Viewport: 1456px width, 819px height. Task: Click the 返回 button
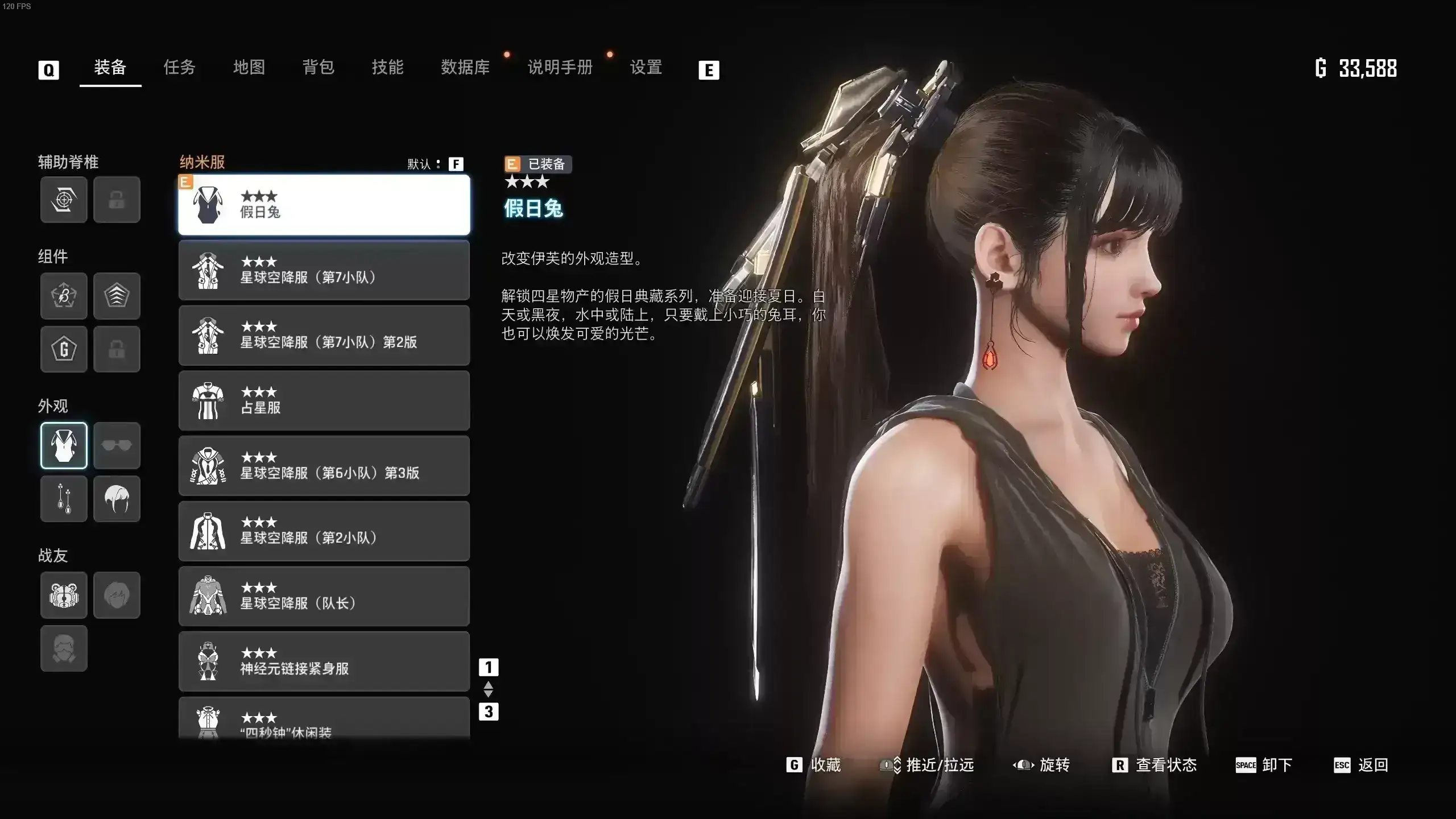tap(1362, 765)
